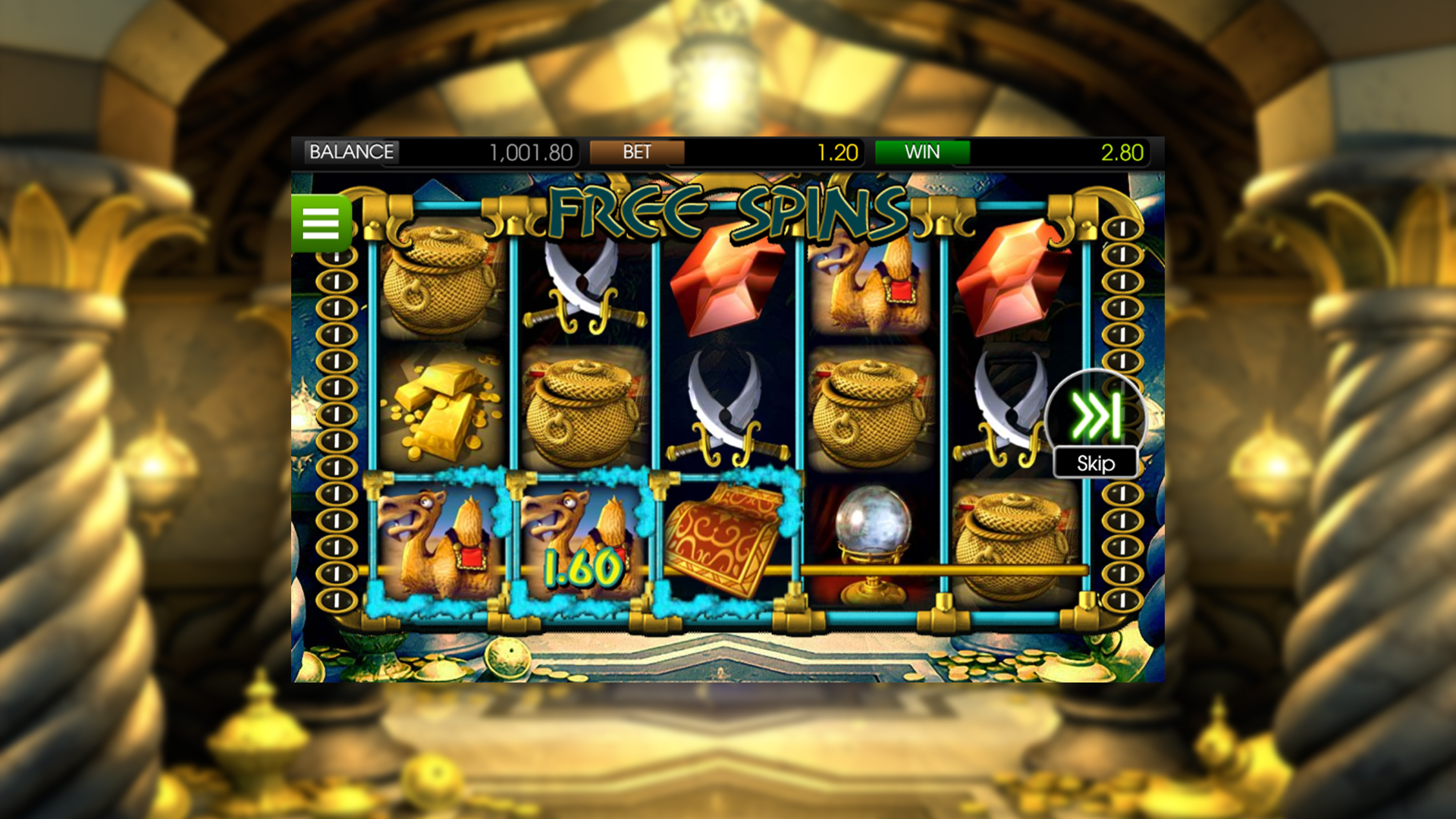This screenshot has width=1456, height=819.
Task: Click the green WIN indicator
Action: coord(922,152)
